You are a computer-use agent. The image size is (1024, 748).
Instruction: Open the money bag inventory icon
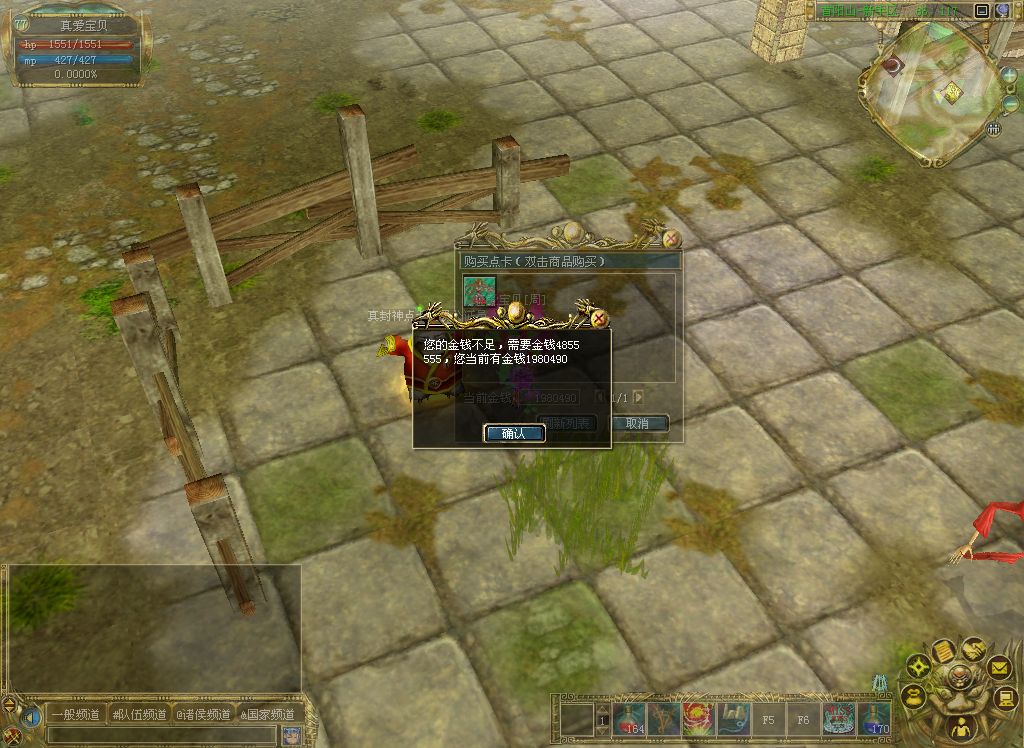point(913,695)
